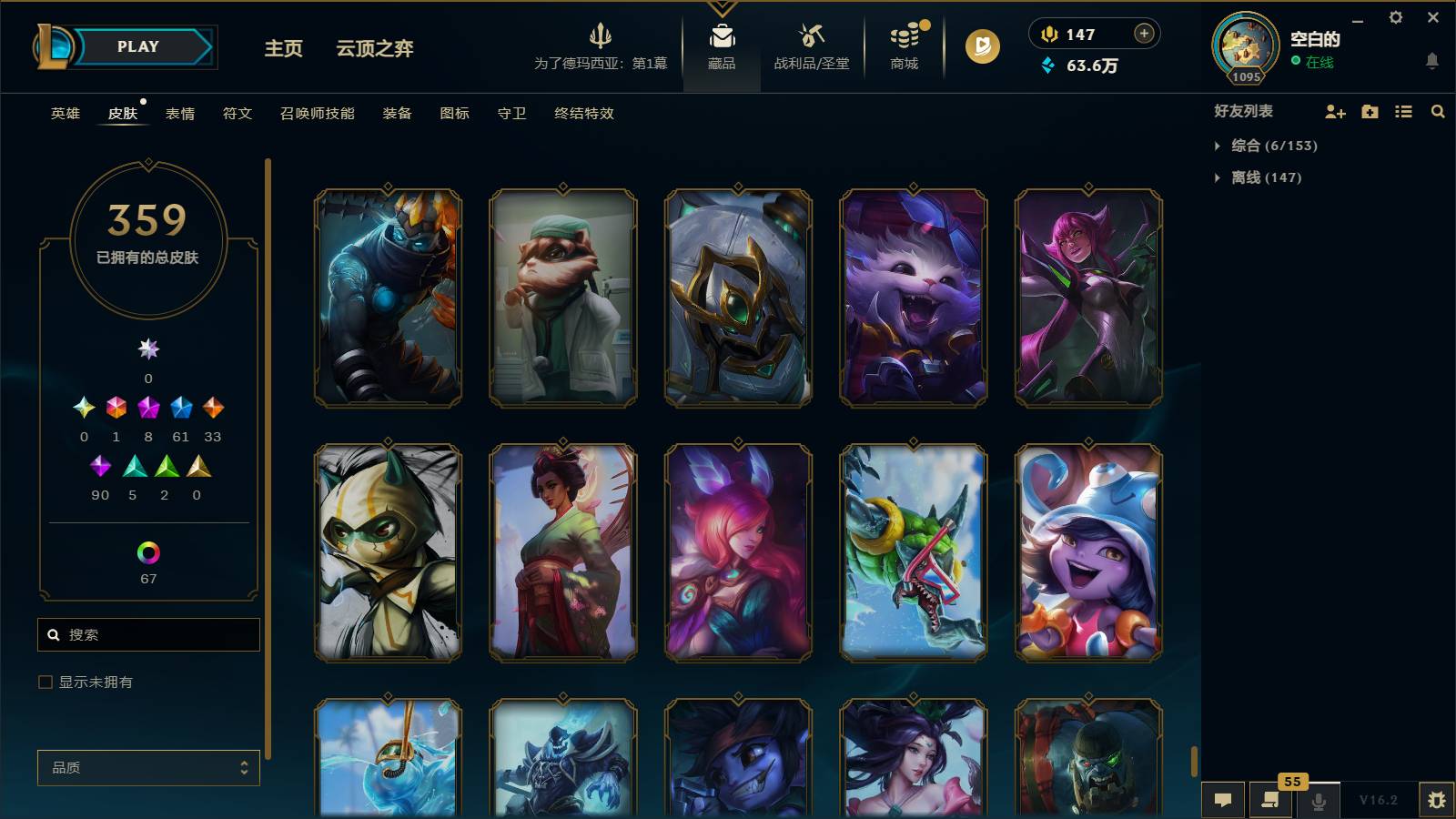1456x819 pixels.
Task: Open the chat bubble icon in bottom bar
Action: 1224,800
